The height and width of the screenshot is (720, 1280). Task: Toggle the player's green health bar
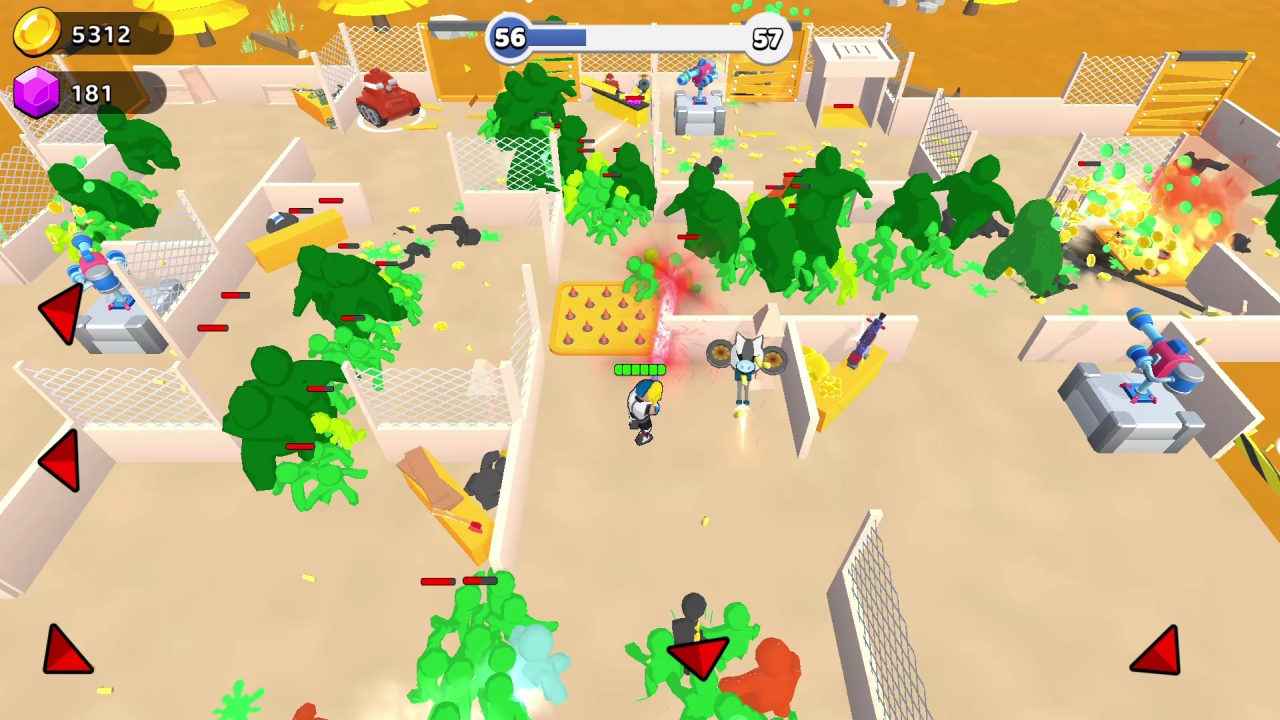[x=639, y=370]
